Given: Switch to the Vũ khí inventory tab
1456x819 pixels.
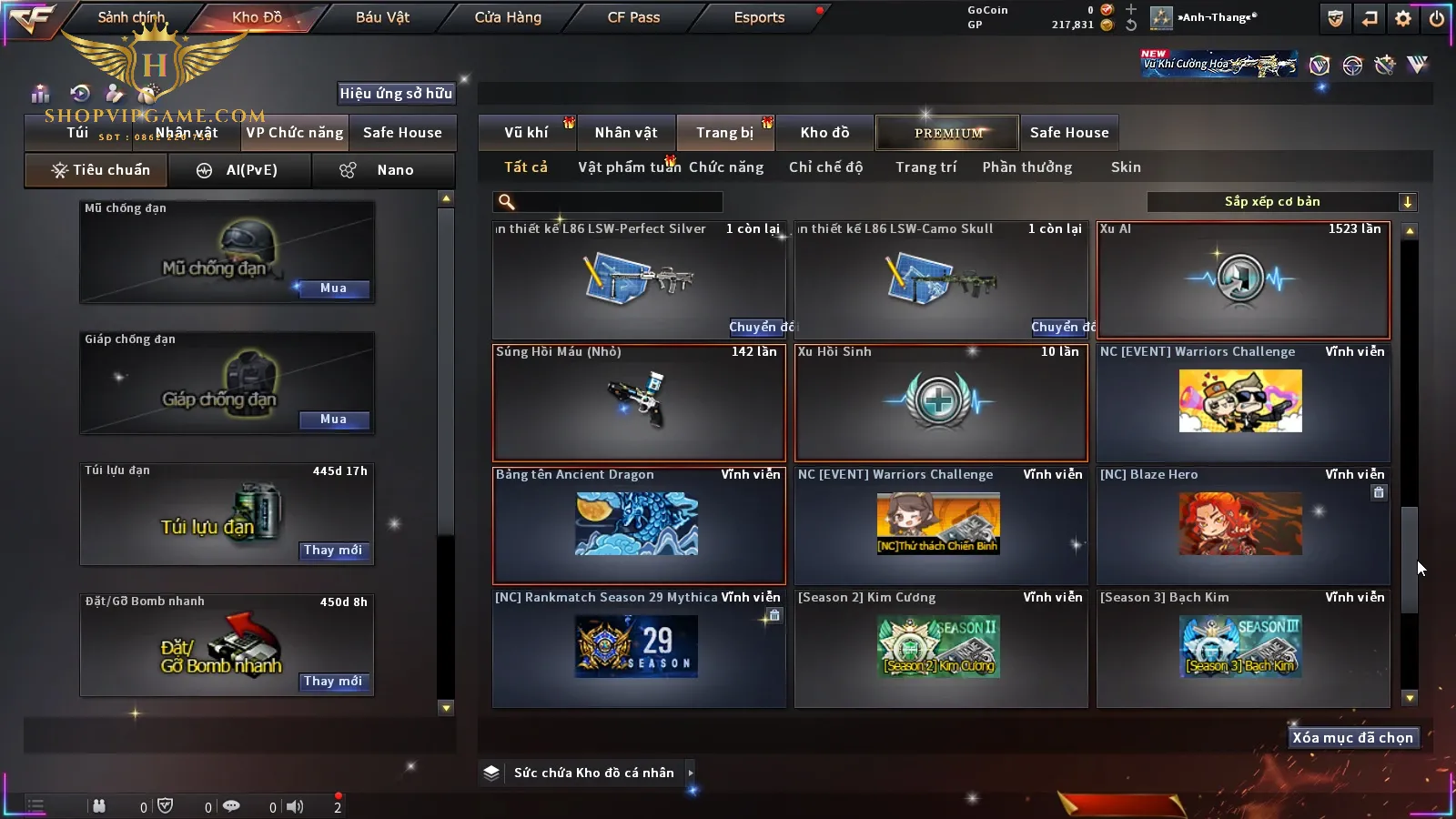Looking at the screenshot, I should coord(526,133).
